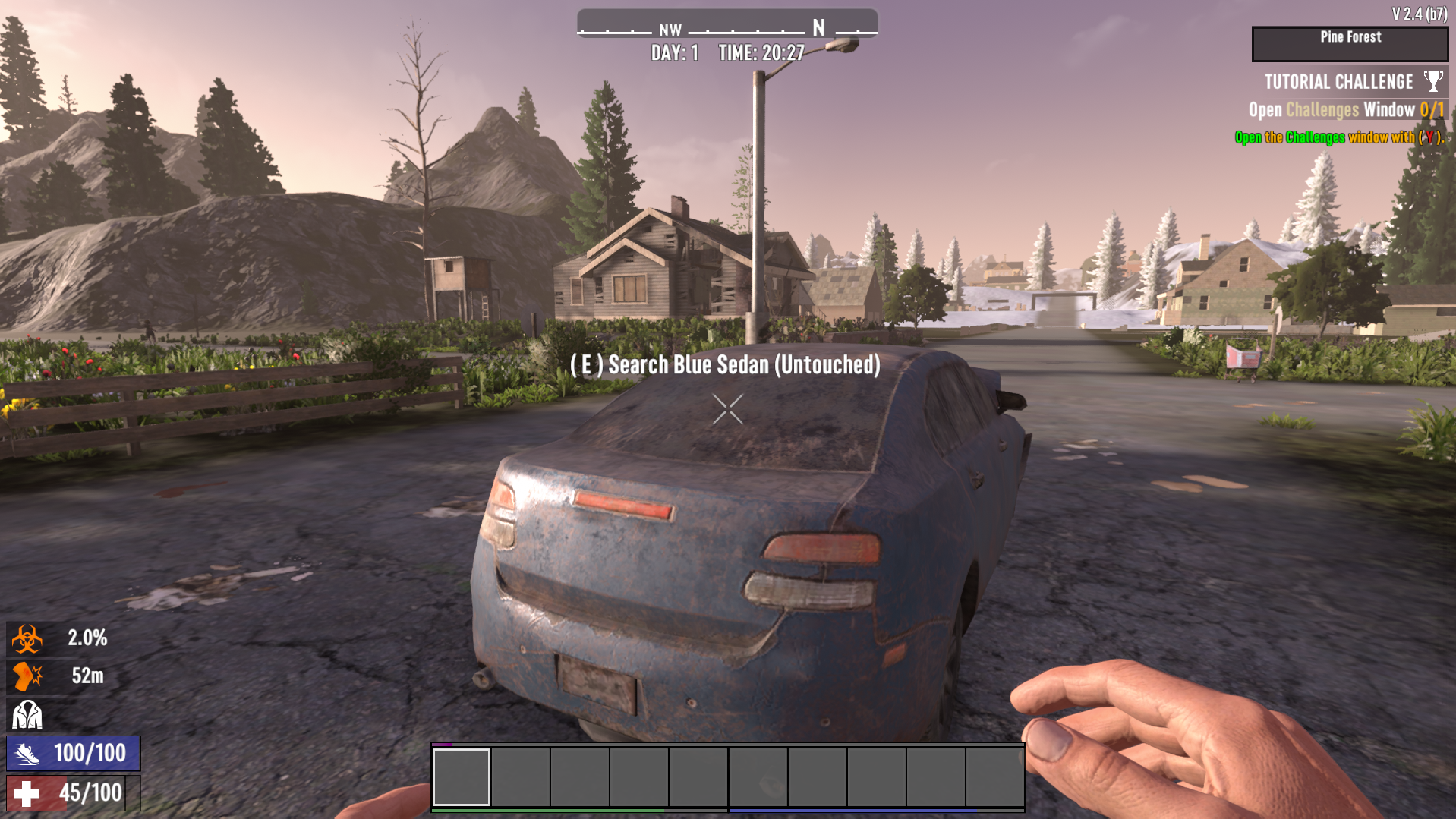The height and width of the screenshot is (819, 1456).
Task: Click the biohazard infection status icon
Action: (27, 638)
